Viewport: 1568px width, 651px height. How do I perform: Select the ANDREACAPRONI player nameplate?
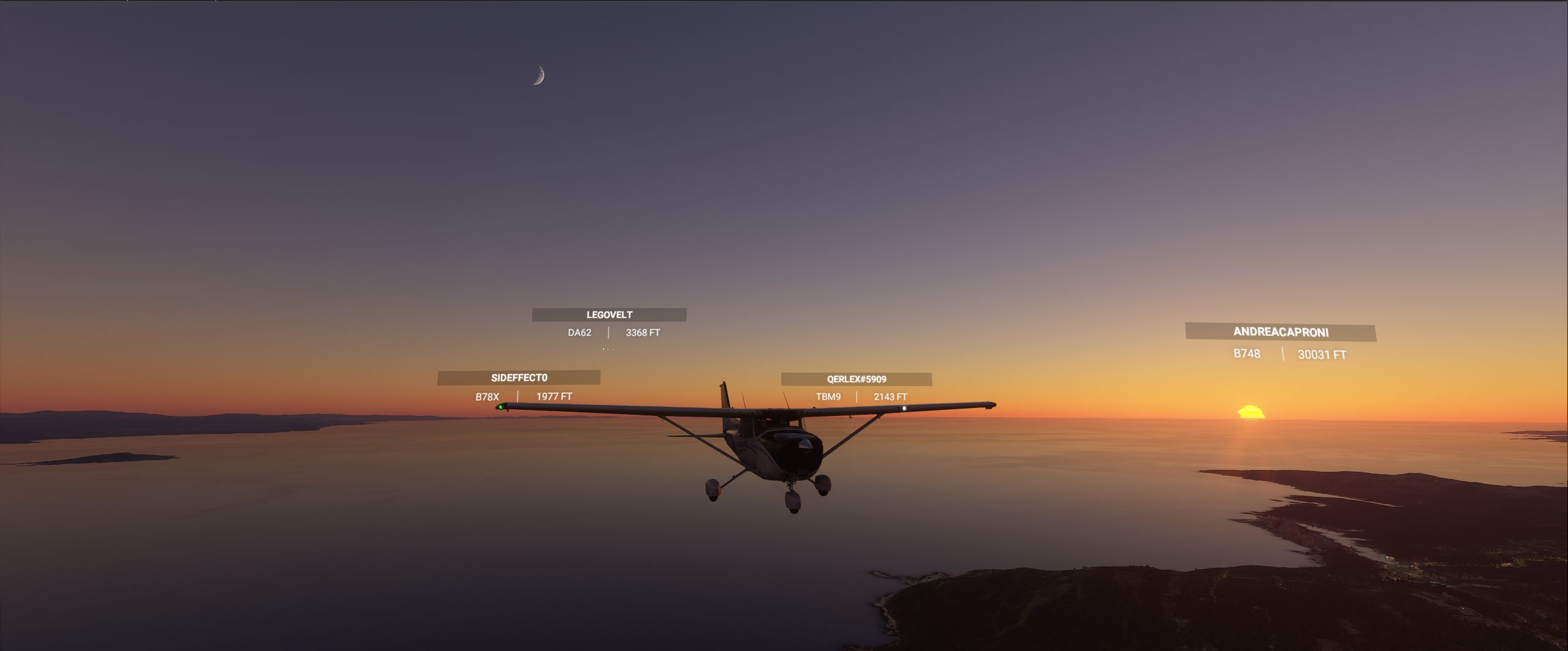(1280, 332)
